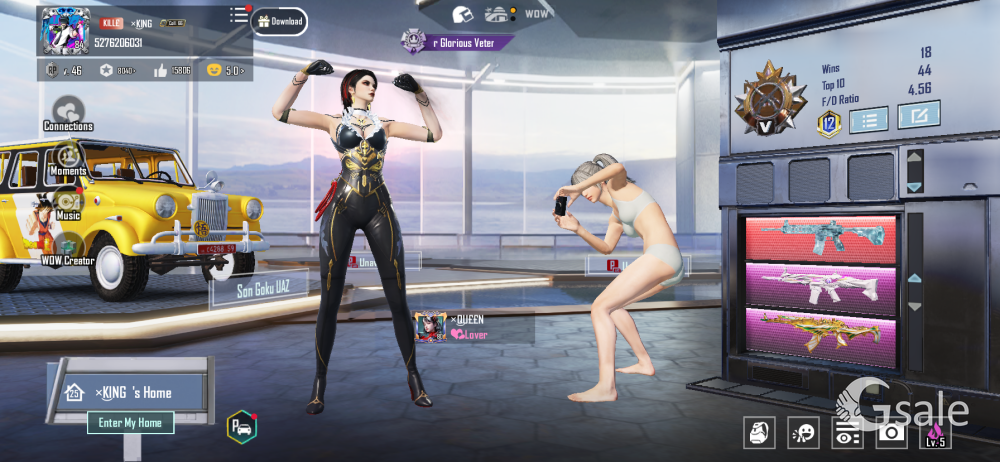Select the teal M416 rifle skin
The height and width of the screenshot is (462, 1000).
click(x=821, y=240)
